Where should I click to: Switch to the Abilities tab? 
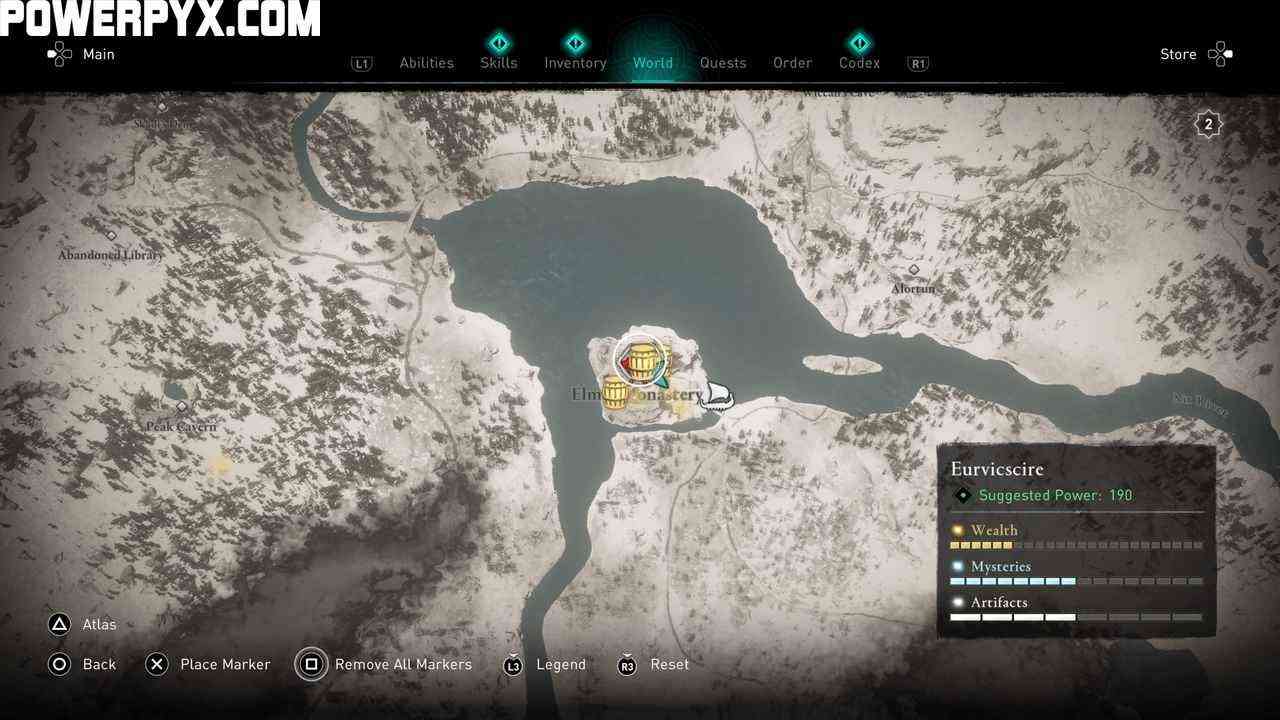(x=426, y=63)
